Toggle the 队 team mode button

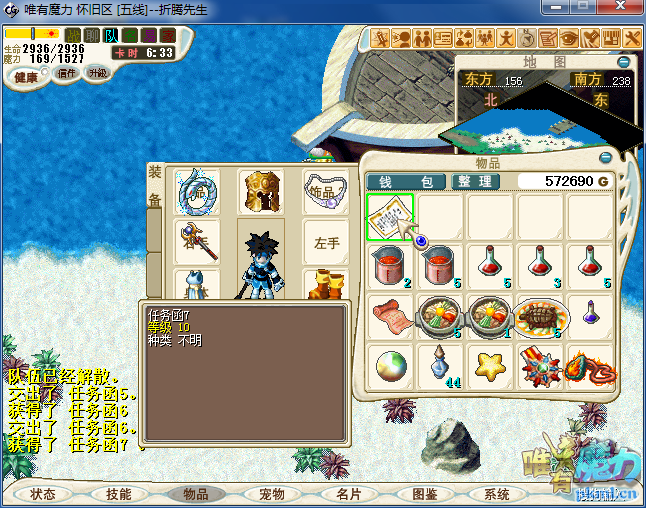(x=112, y=36)
